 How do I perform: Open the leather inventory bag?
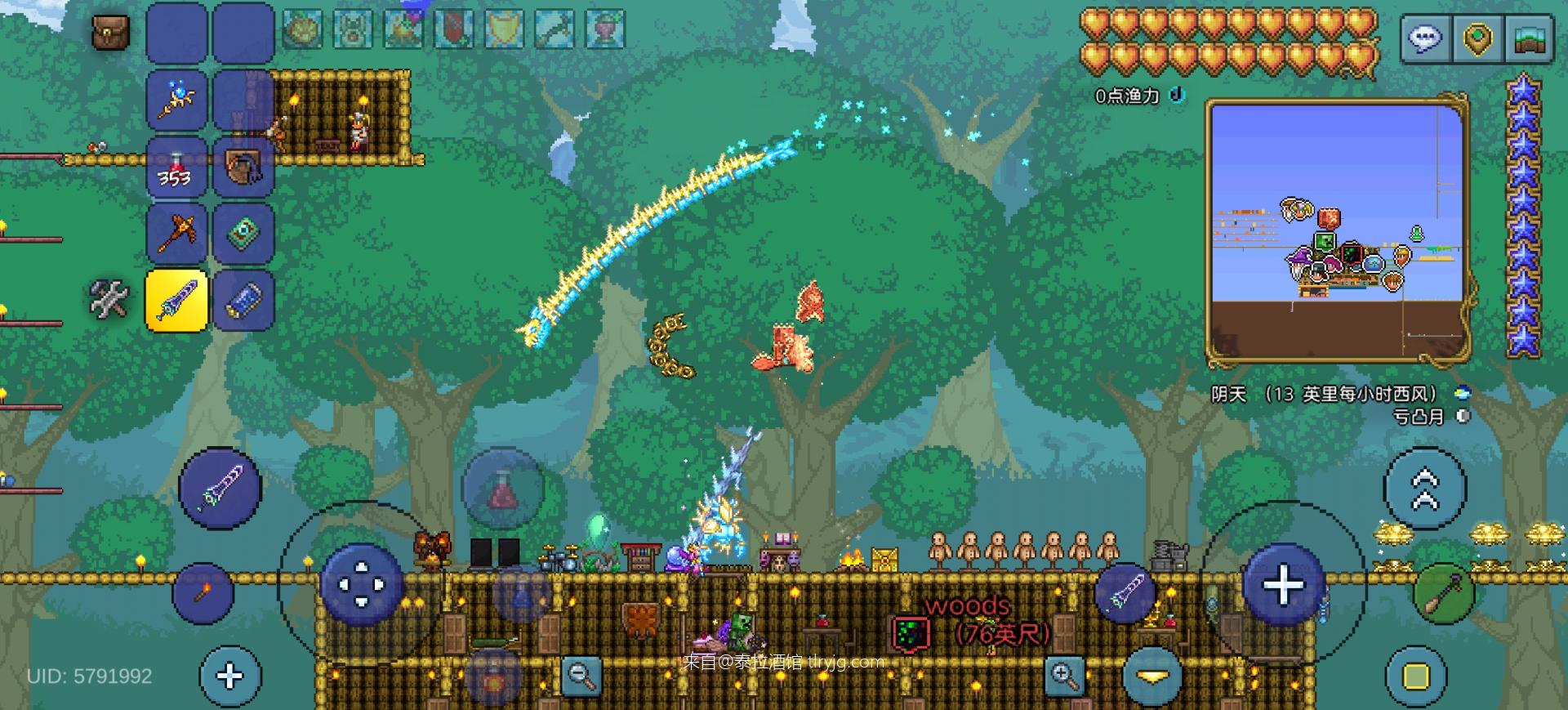point(110,33)
